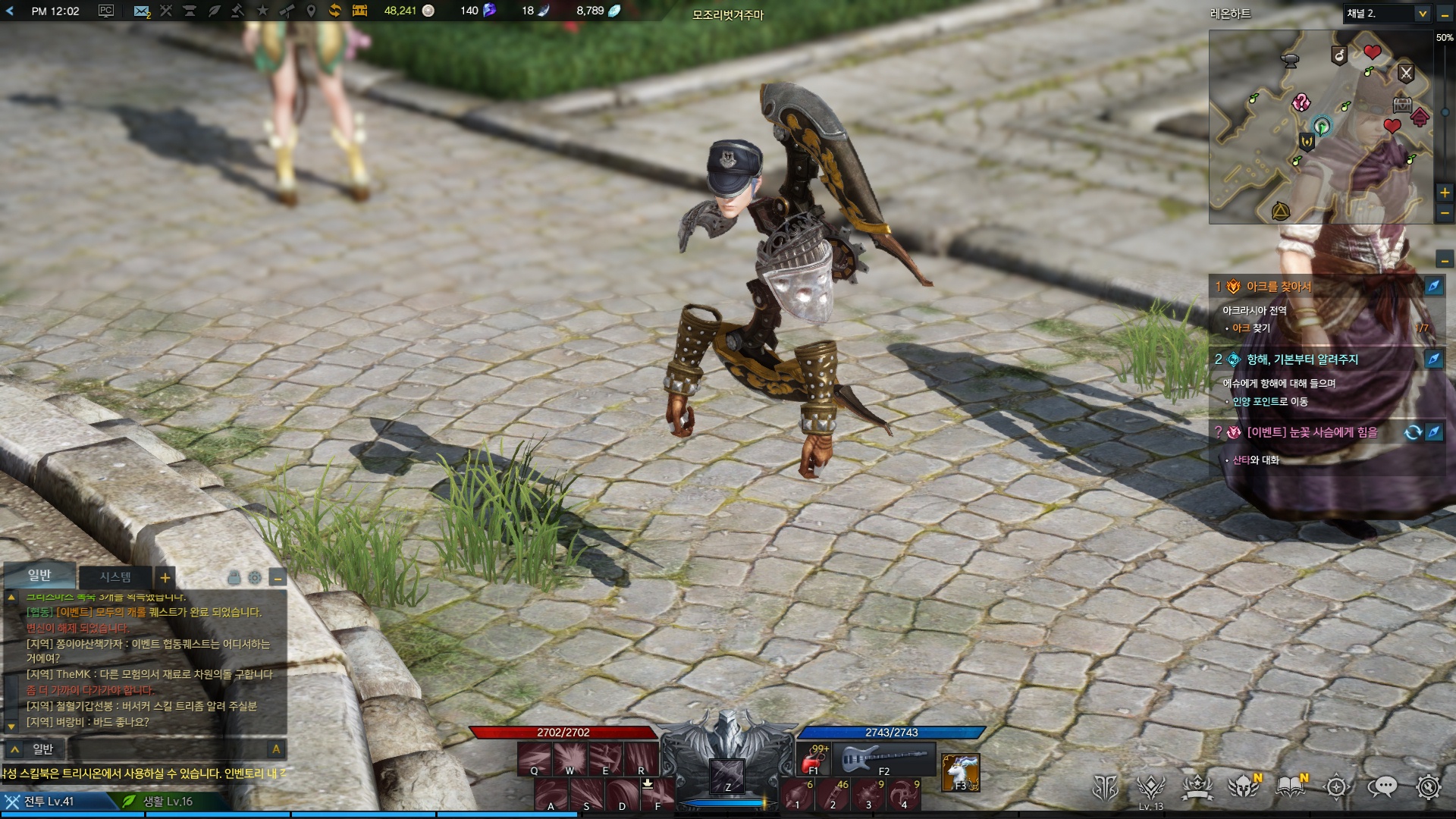The height and width of the screenshot is (819, 1456).
Task: Select the treasure chest marker on the minimap
Action: (x=1402, y=105)
